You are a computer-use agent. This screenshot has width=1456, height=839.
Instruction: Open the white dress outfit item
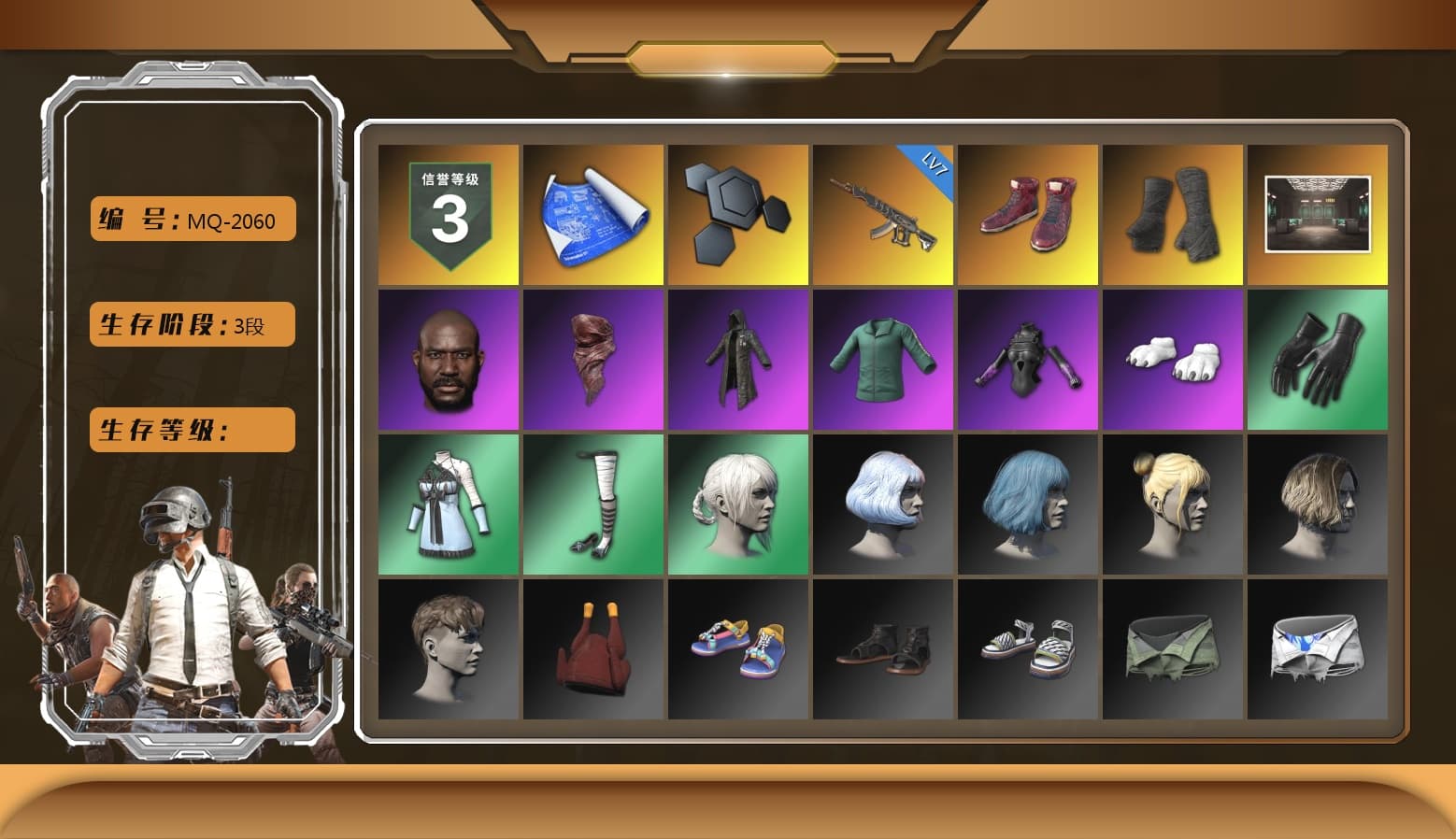447,504
